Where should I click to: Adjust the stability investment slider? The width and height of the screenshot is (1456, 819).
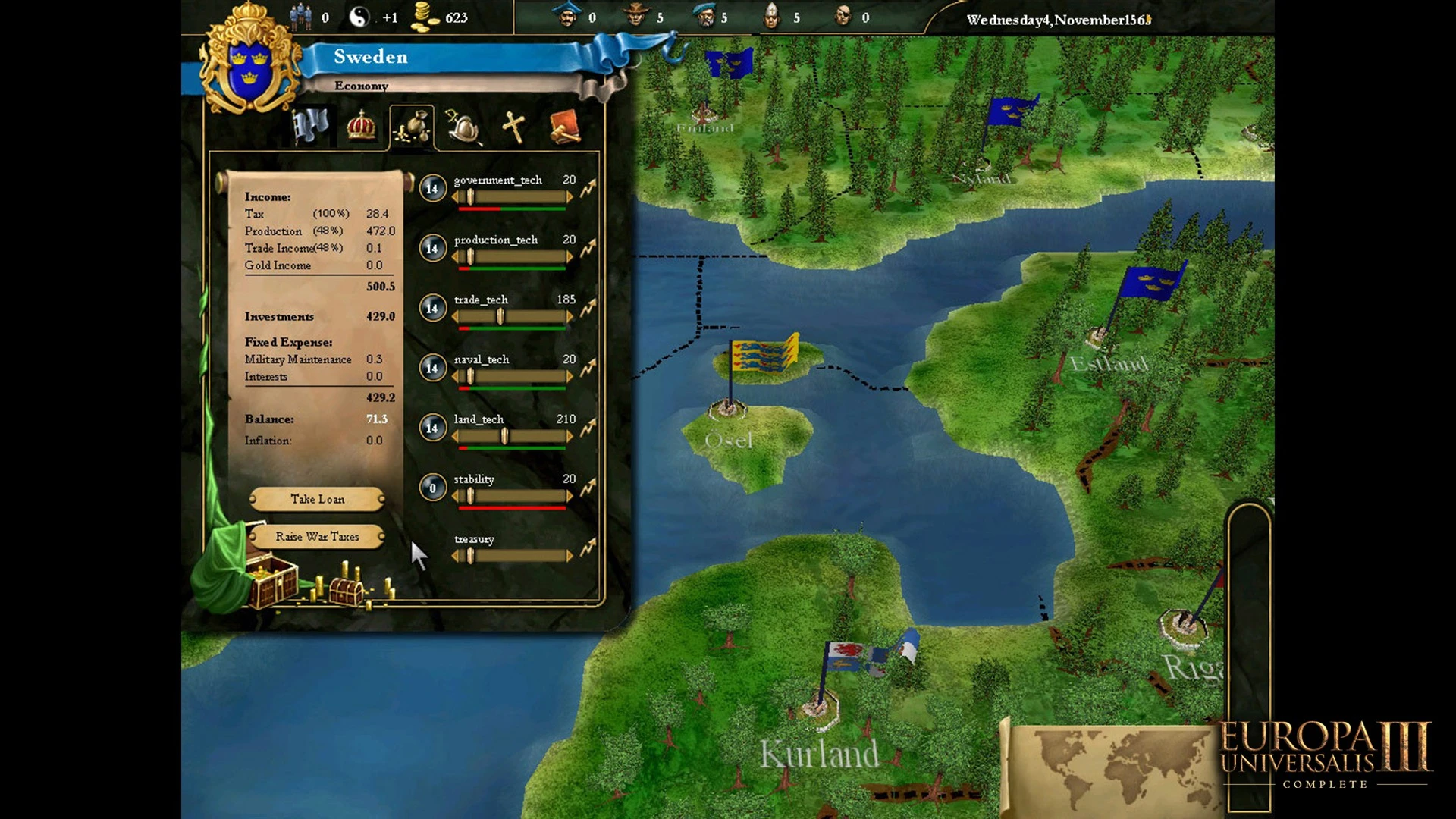click(x=470, y=496)
